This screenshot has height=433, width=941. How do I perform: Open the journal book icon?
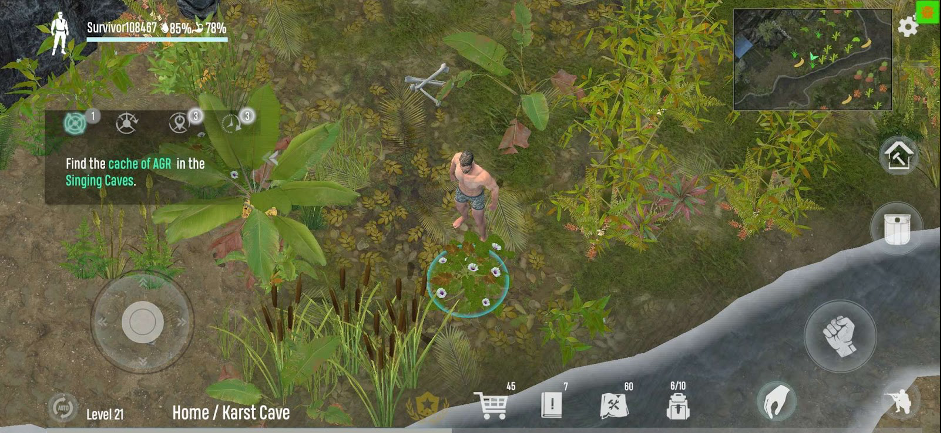tap(552, 404)
